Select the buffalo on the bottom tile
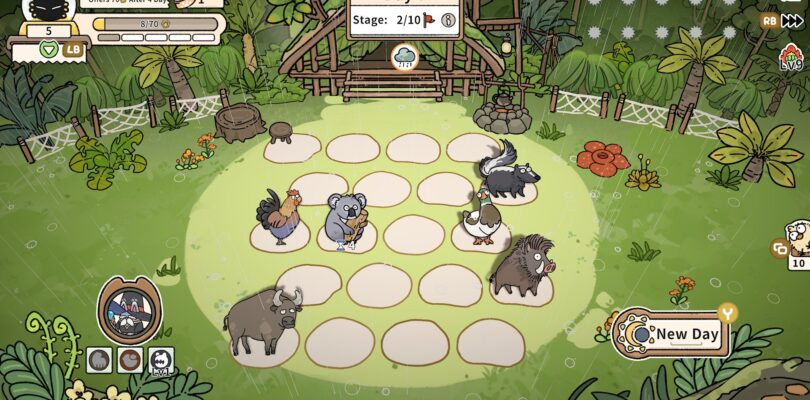Screen dimensions: 810x400 point(262,318)
